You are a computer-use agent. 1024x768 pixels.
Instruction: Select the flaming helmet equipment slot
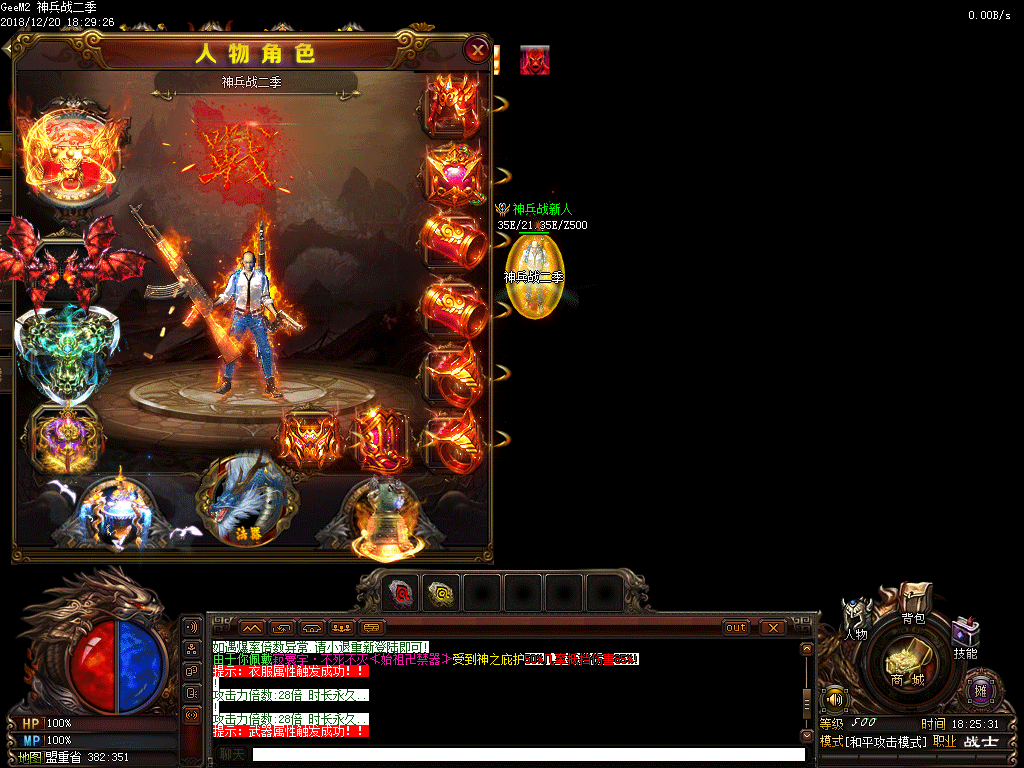[453, 103]
